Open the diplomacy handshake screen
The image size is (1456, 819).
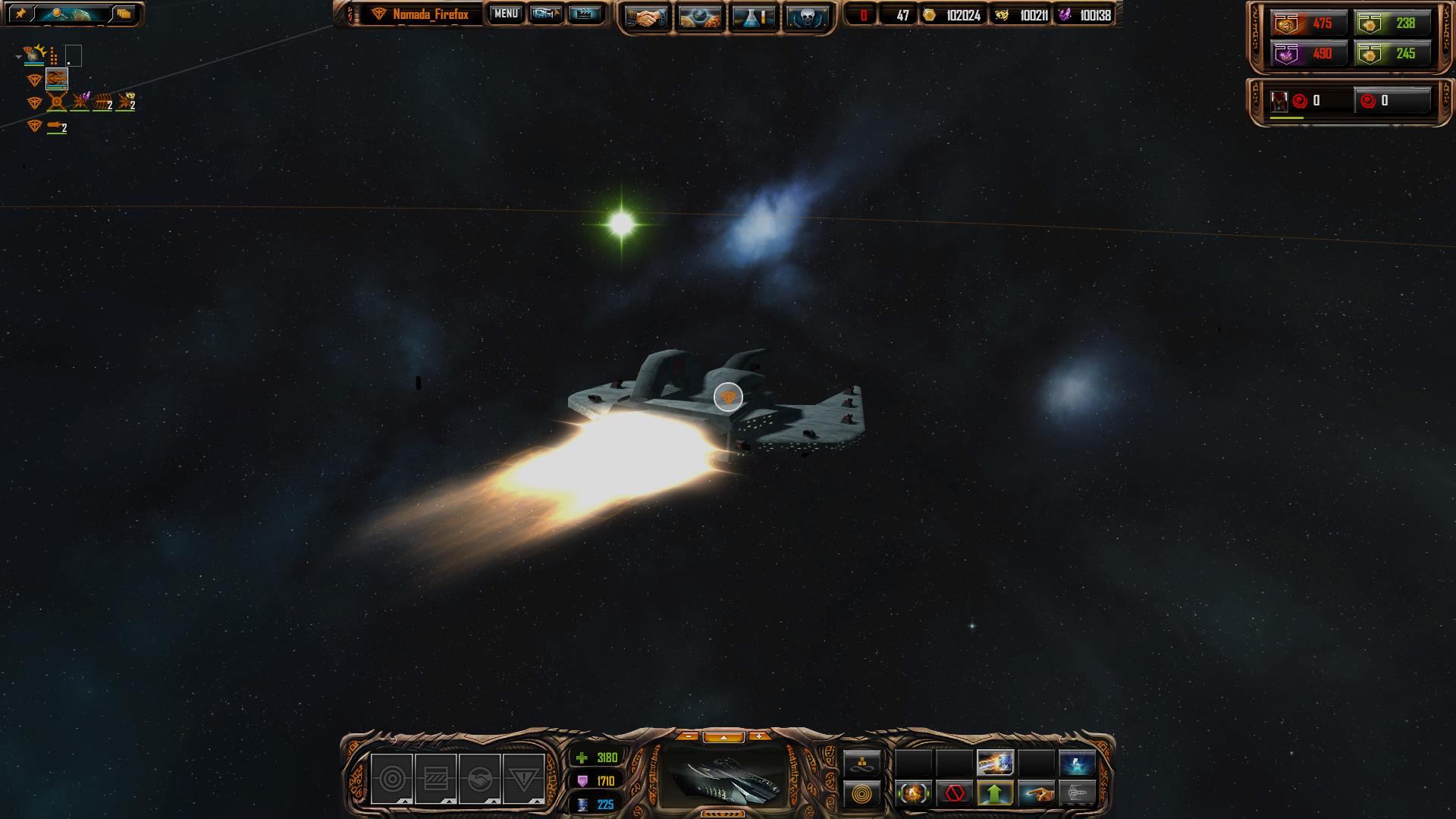(x=646, y=17)
